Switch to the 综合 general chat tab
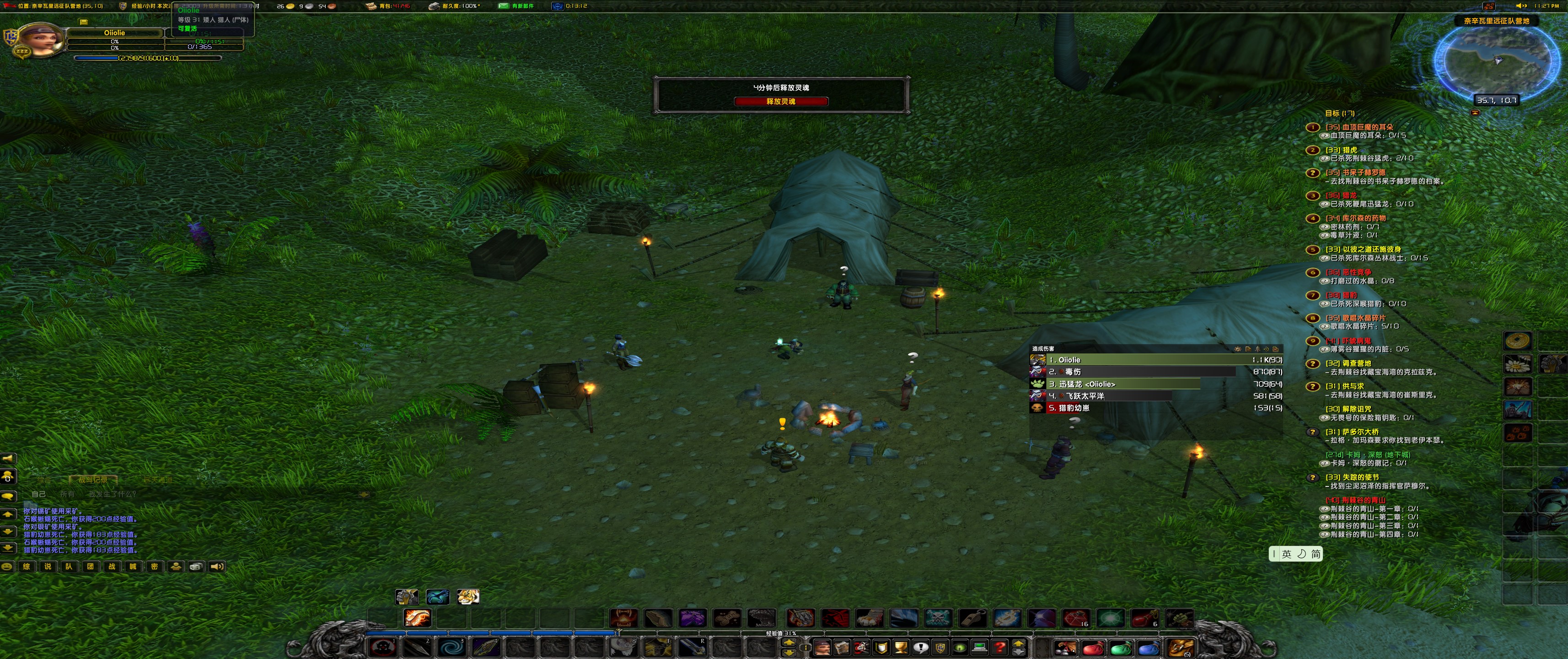Screen dimensions: 1568x659 click(43, 480)
